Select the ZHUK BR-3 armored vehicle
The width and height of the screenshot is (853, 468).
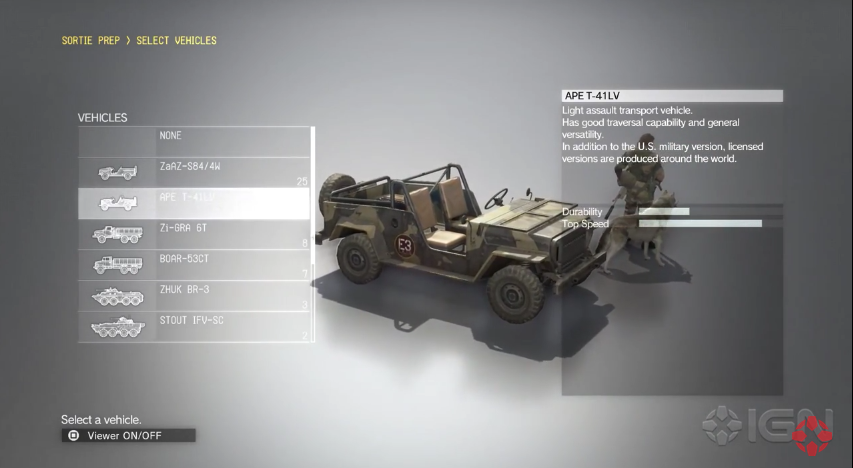pos(195,296)
